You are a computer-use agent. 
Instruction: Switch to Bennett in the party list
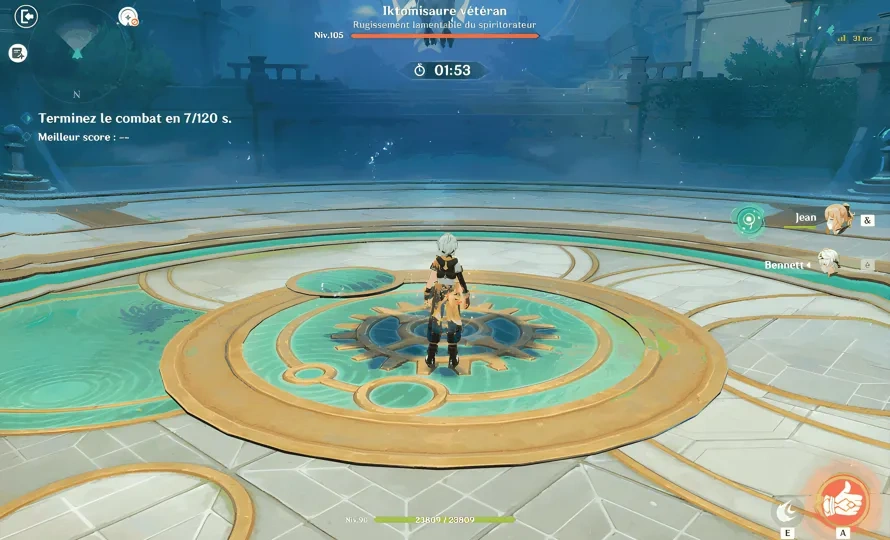pos(828,264)
